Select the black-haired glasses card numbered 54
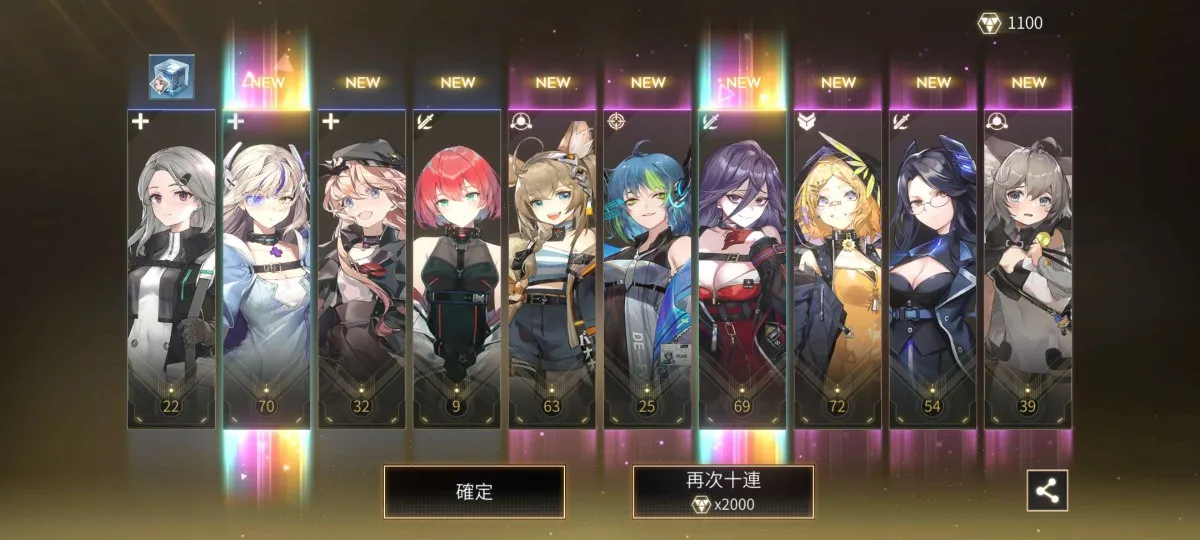This screenshot has height=540, width=1200. coord(933,270)
